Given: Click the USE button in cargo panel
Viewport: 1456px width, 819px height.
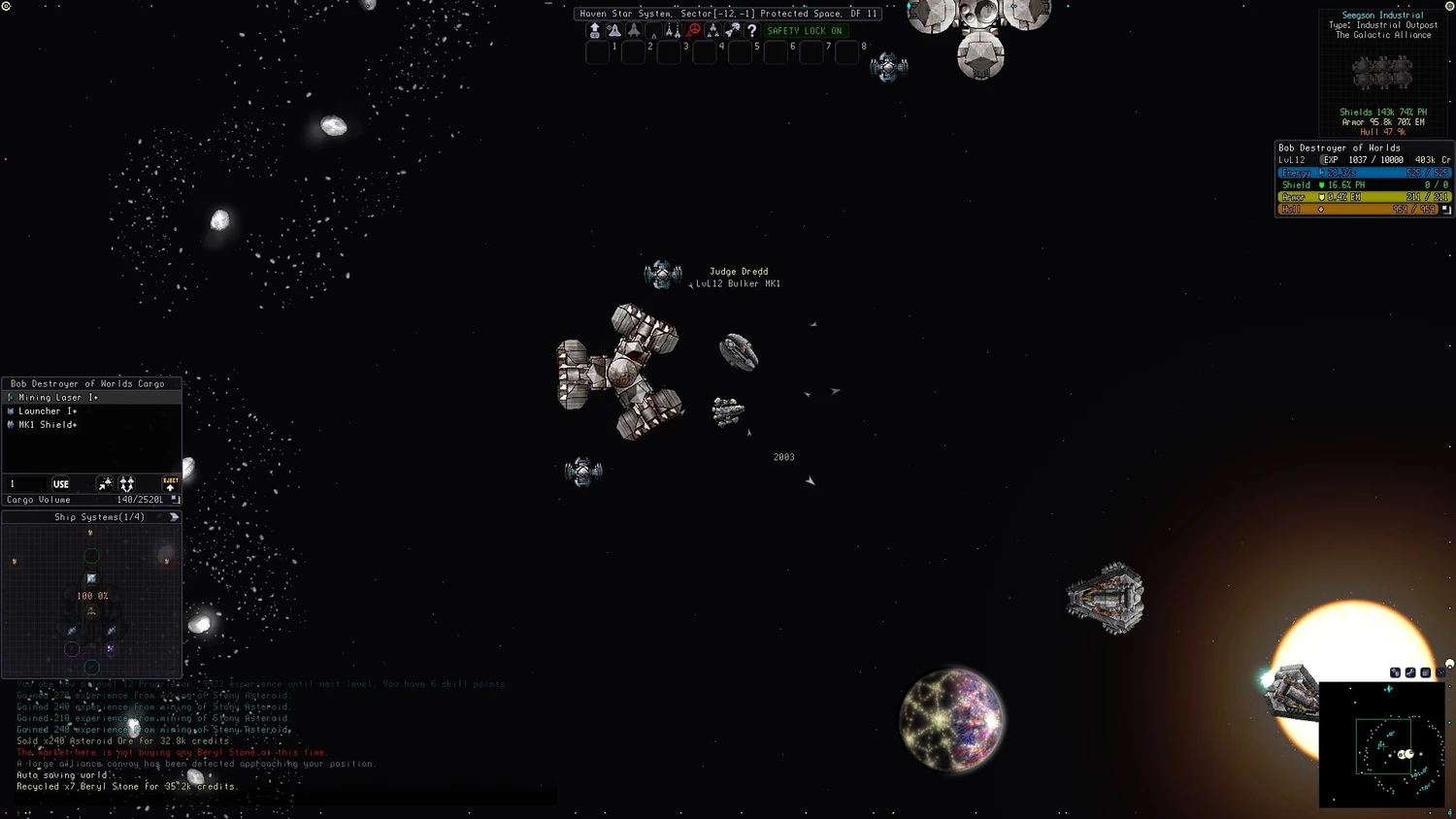Looking at the screenshot, I should coord(61,484).
